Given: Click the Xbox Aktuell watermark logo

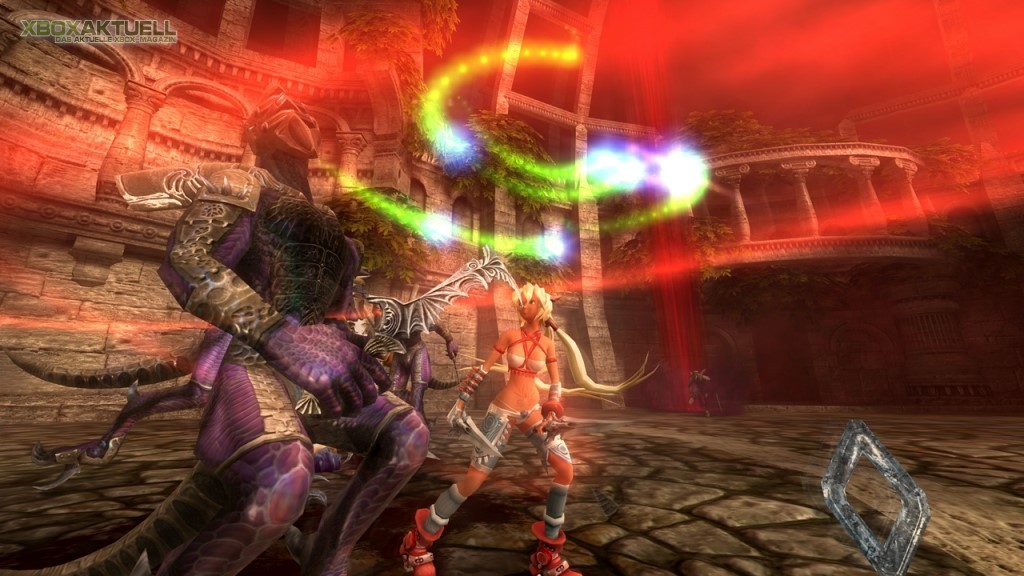Looking at the screenshot, I should (97, 29).
